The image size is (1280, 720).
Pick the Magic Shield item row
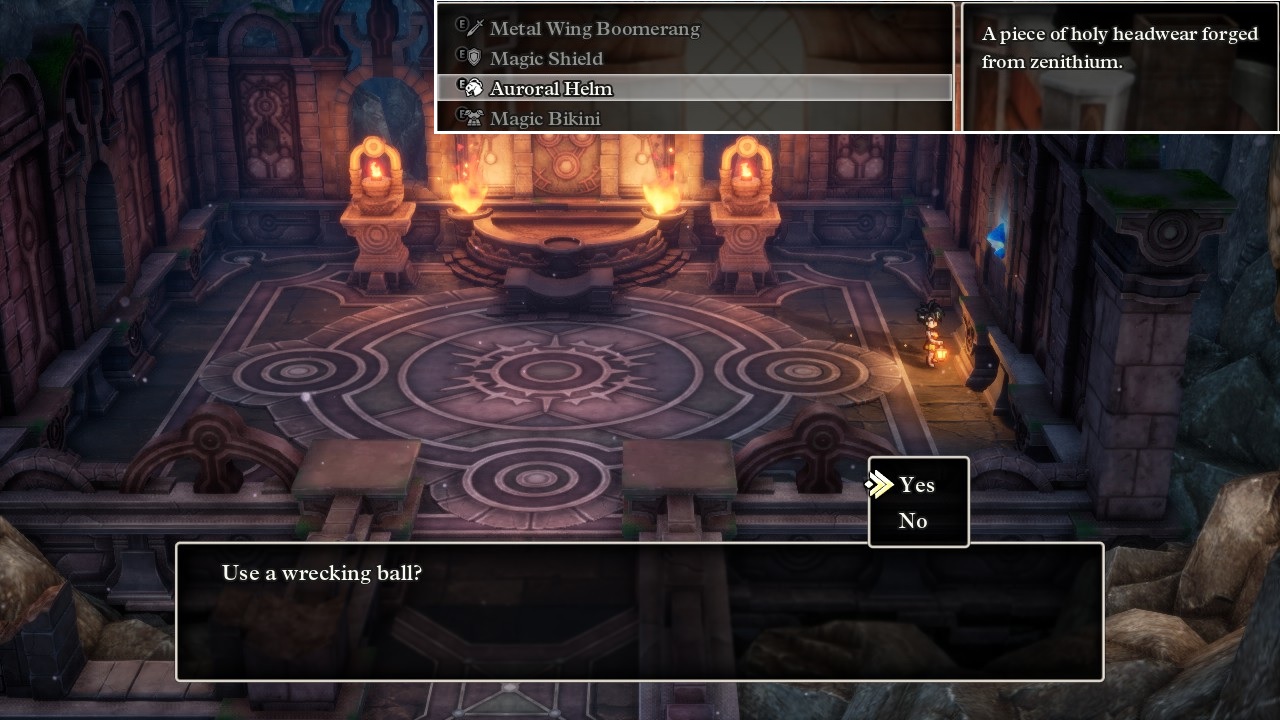point(546,59)
